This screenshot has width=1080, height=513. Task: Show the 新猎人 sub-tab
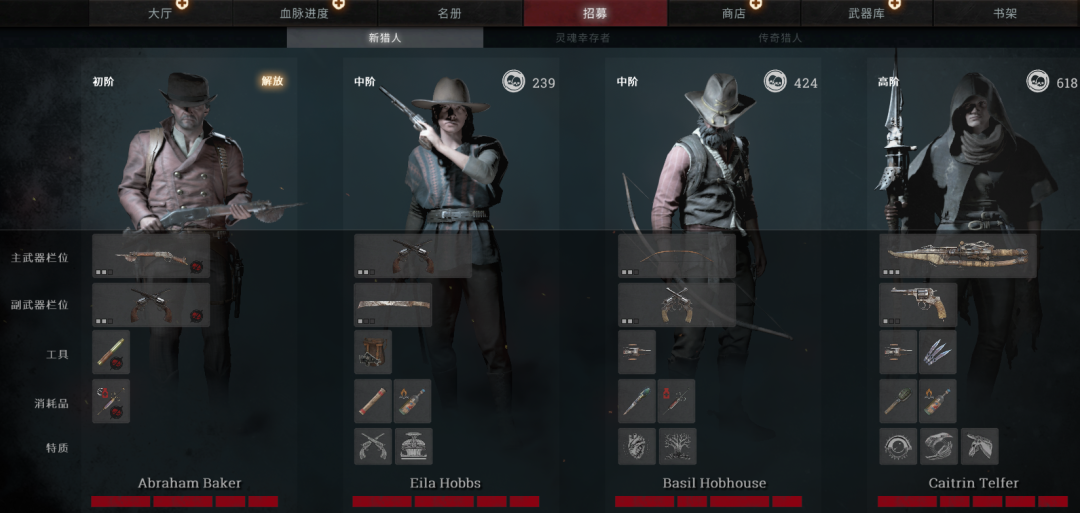(x=385, y=38)
